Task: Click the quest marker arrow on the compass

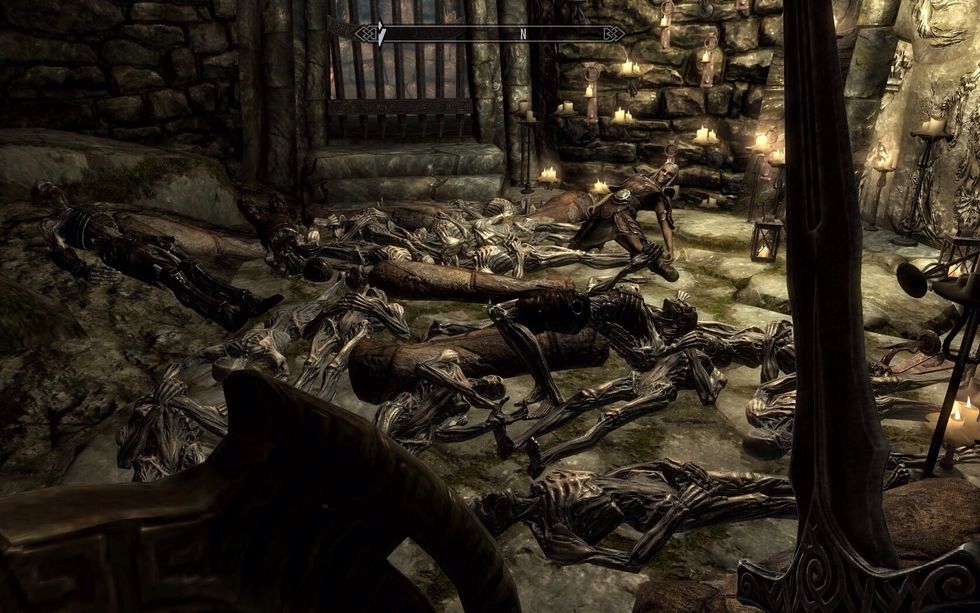Action: pos(379,32)
